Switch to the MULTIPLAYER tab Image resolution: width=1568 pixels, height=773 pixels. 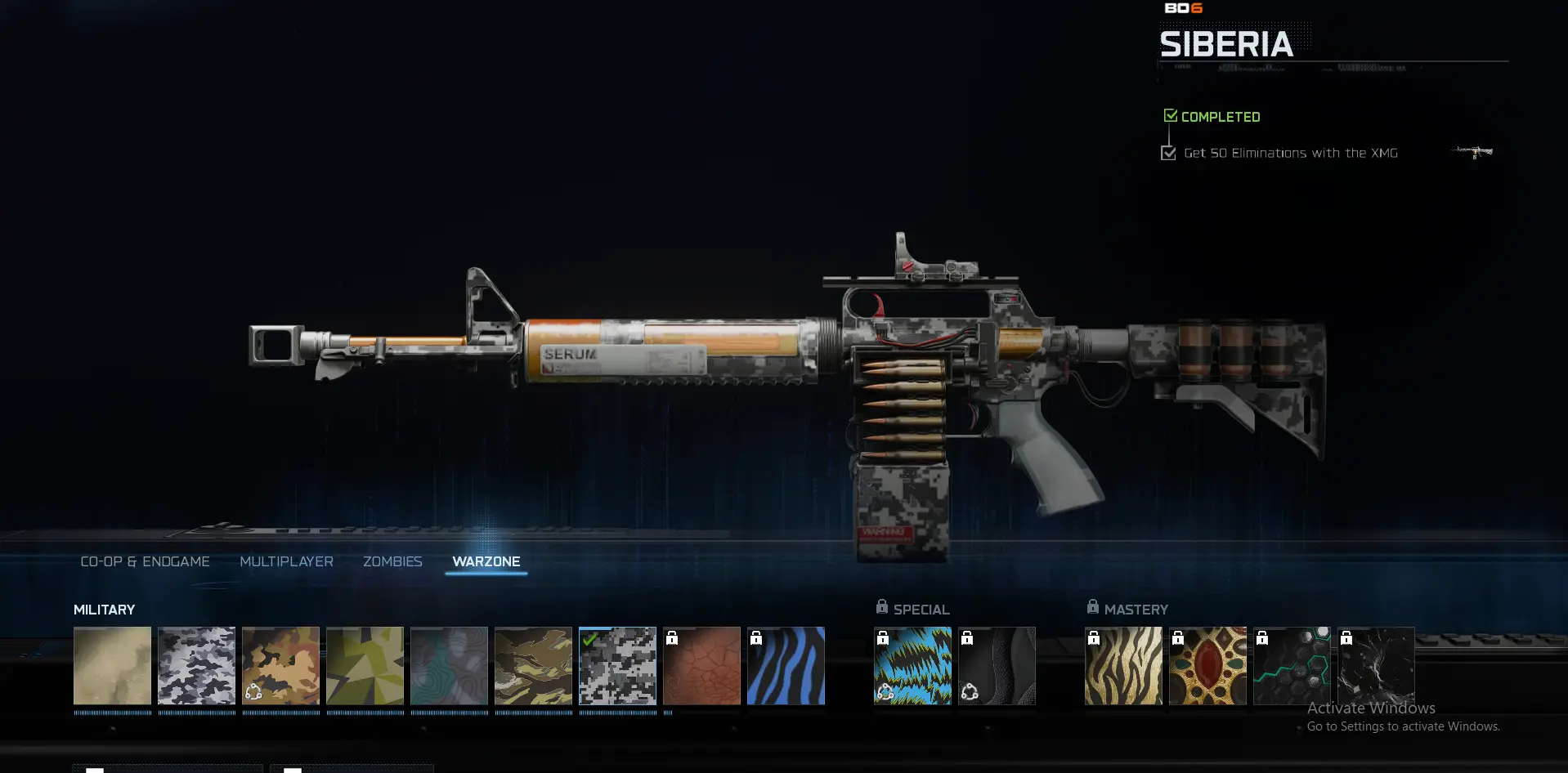coord(286,561)
